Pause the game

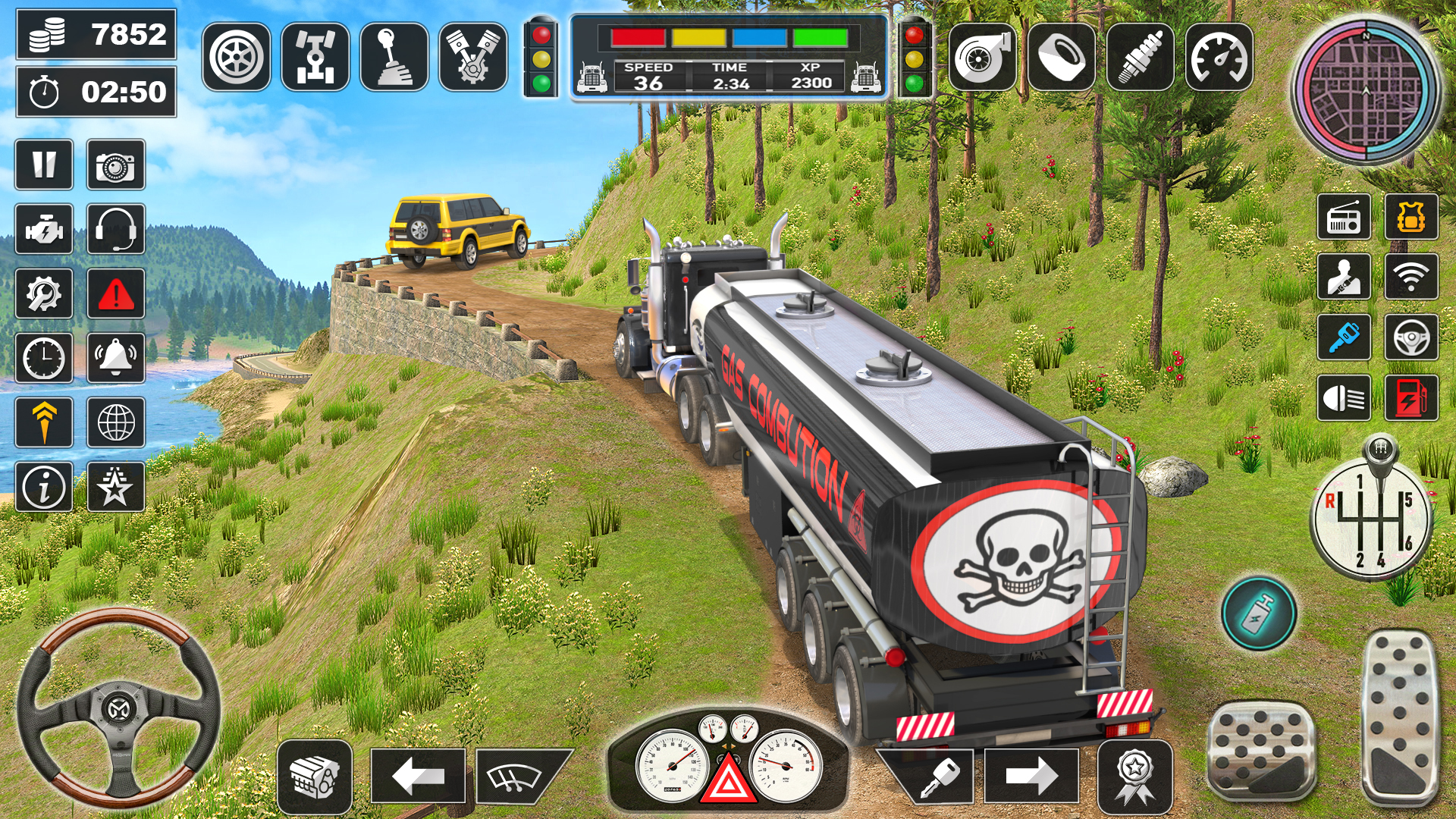click(x=44, y=165)
